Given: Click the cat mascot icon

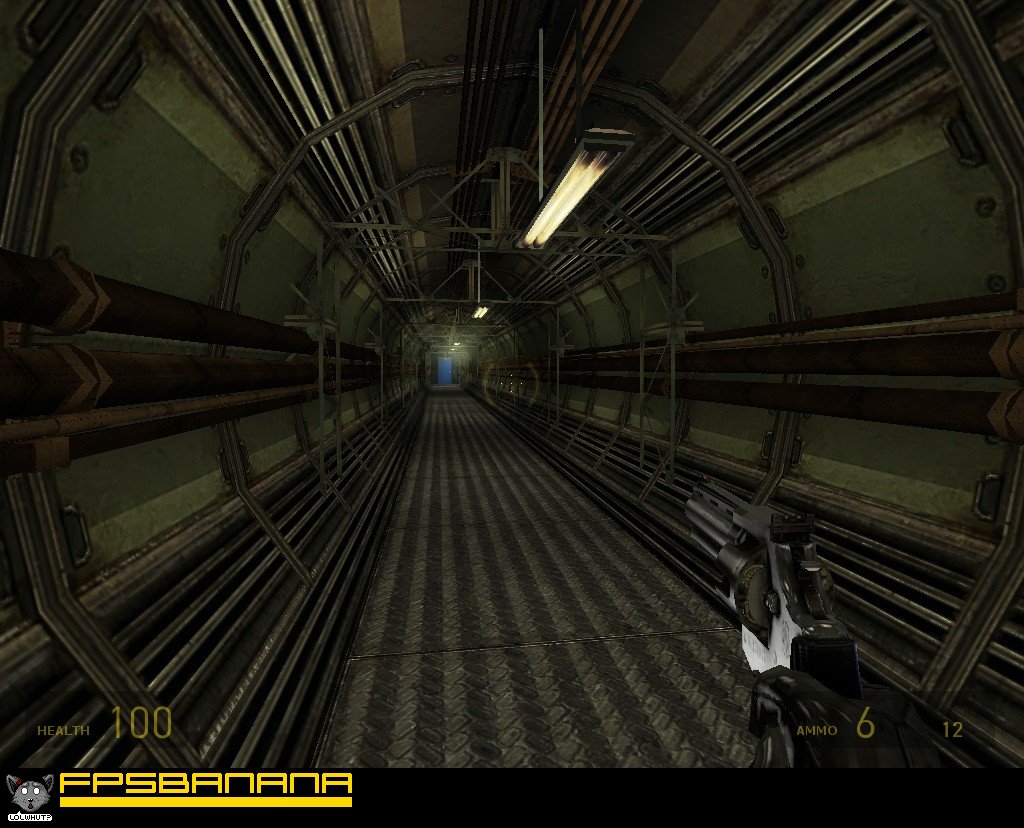Looking at the screenshot, I should [x=29, y=795].
